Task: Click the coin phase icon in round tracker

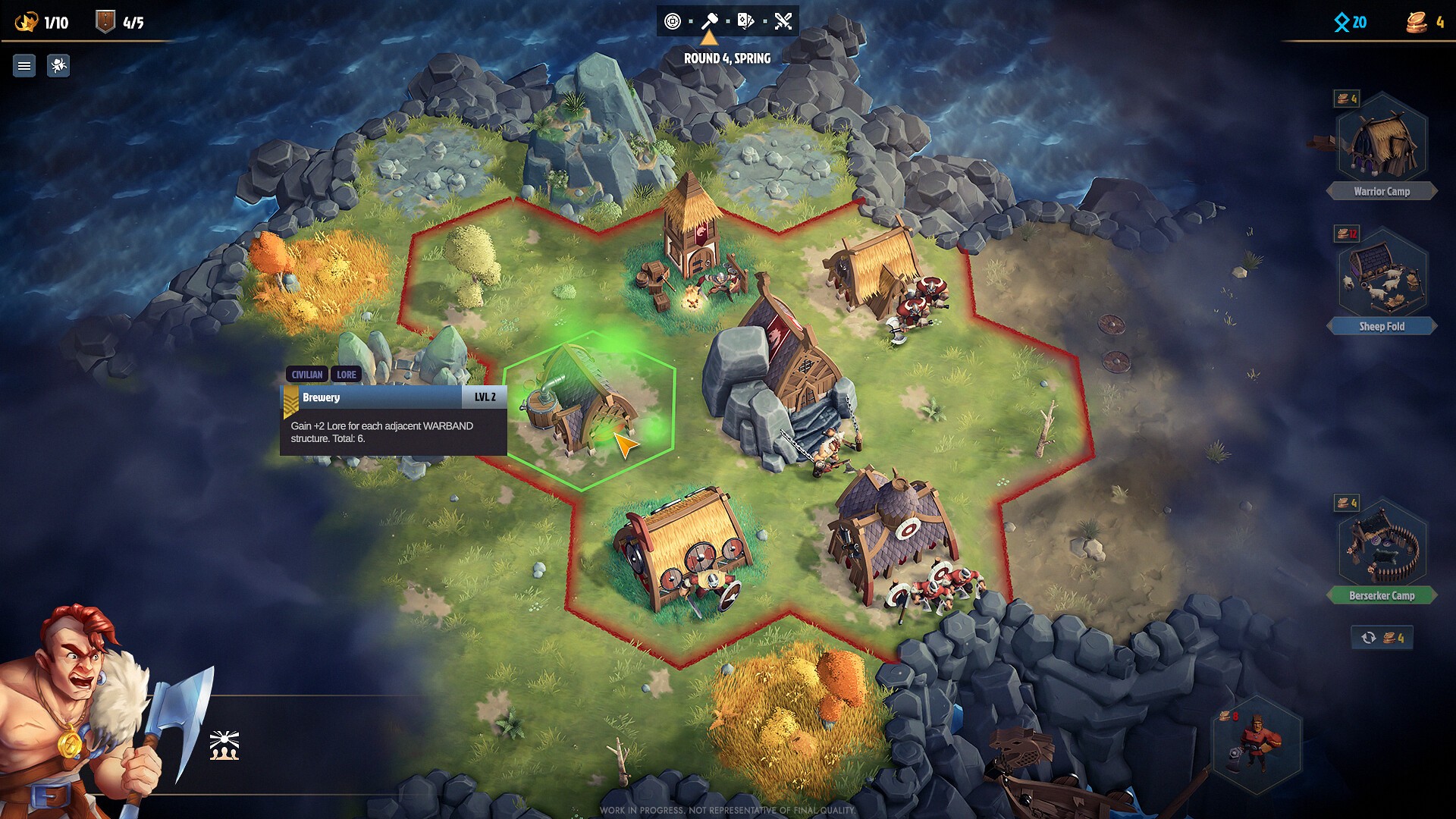Action: tap(672, 21)
